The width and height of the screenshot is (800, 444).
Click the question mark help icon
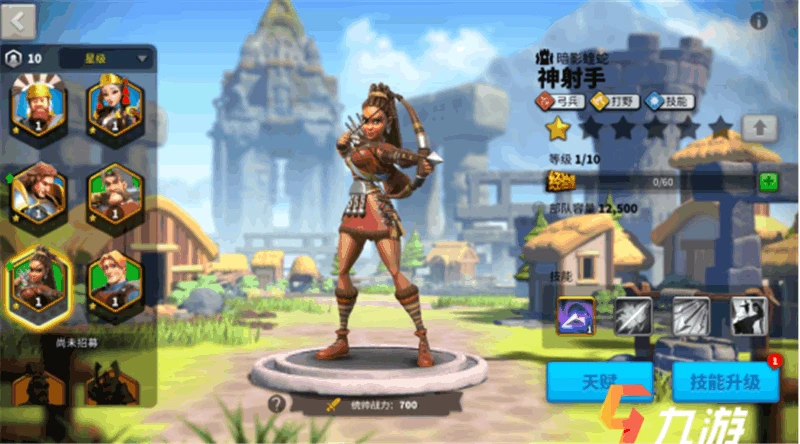point(277,404)
